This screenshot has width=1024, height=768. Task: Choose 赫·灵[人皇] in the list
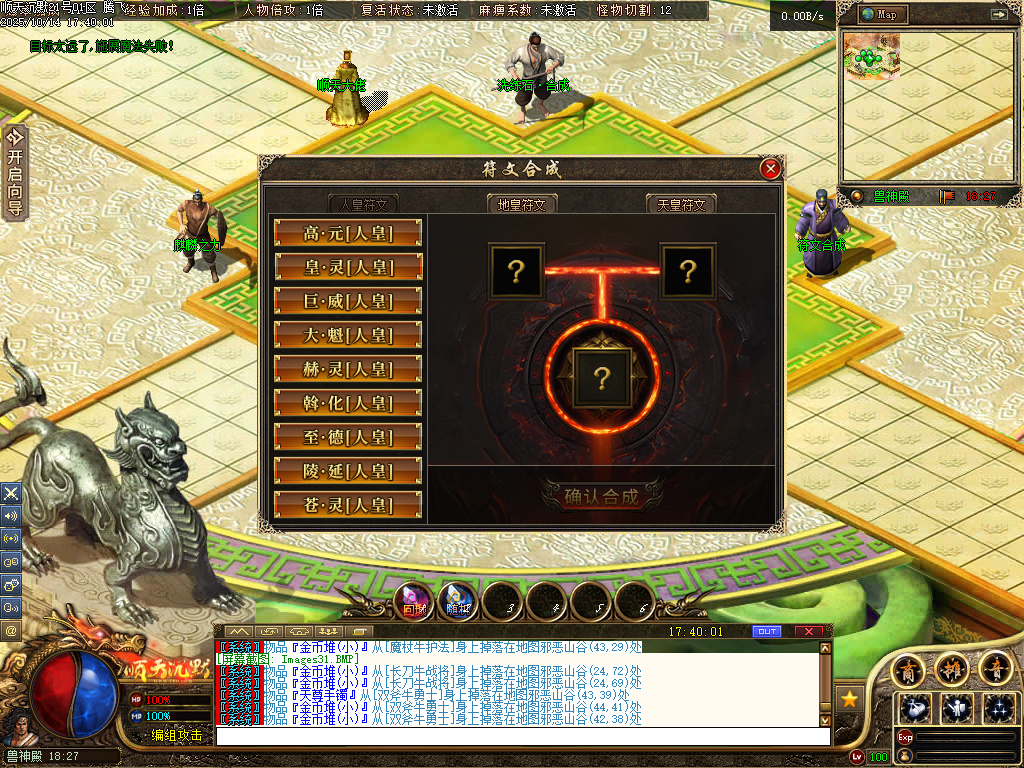[348, 370]
